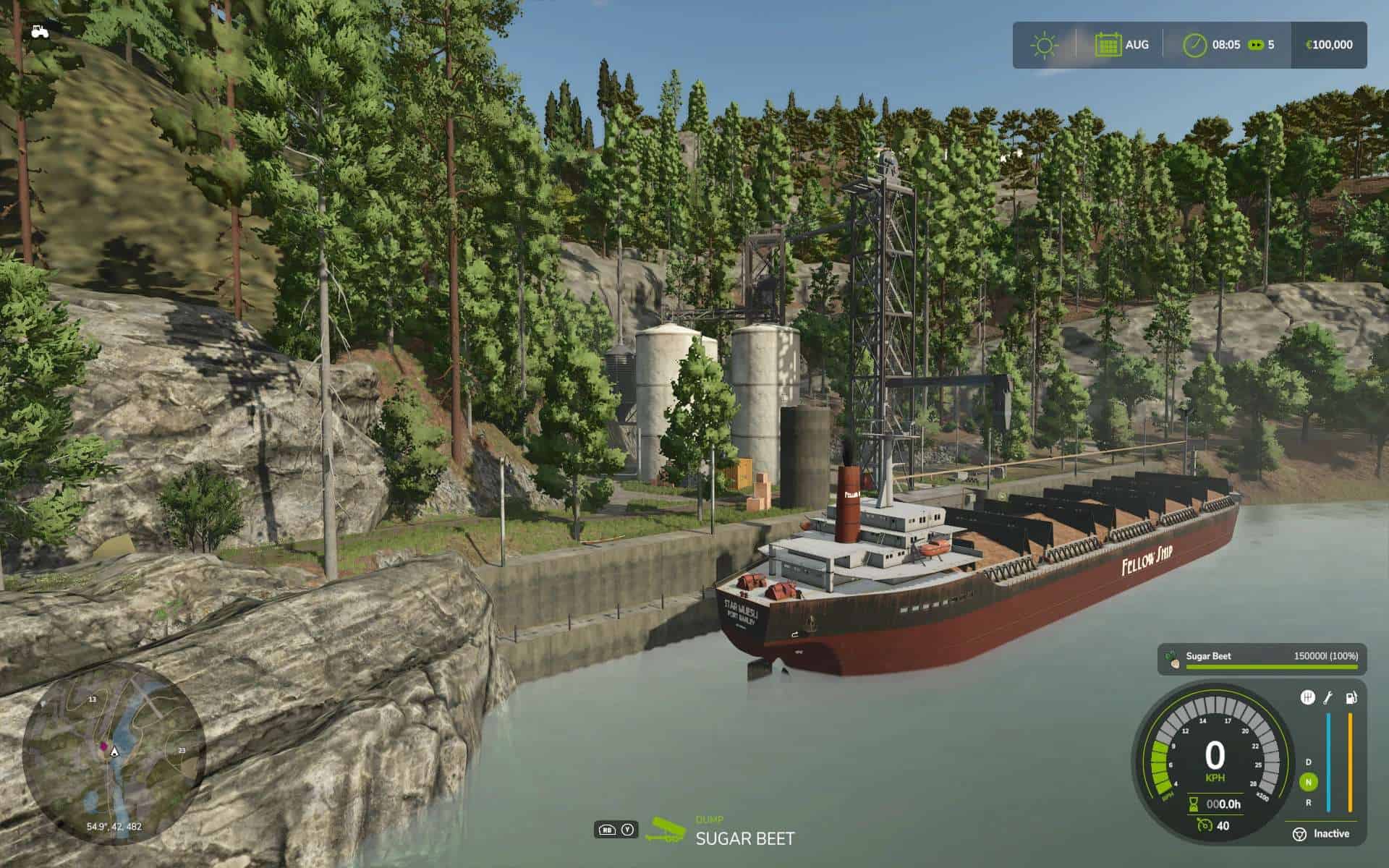Click the tractor vehicle icon
The image size is (1389, 868).
tap(40, 31)
